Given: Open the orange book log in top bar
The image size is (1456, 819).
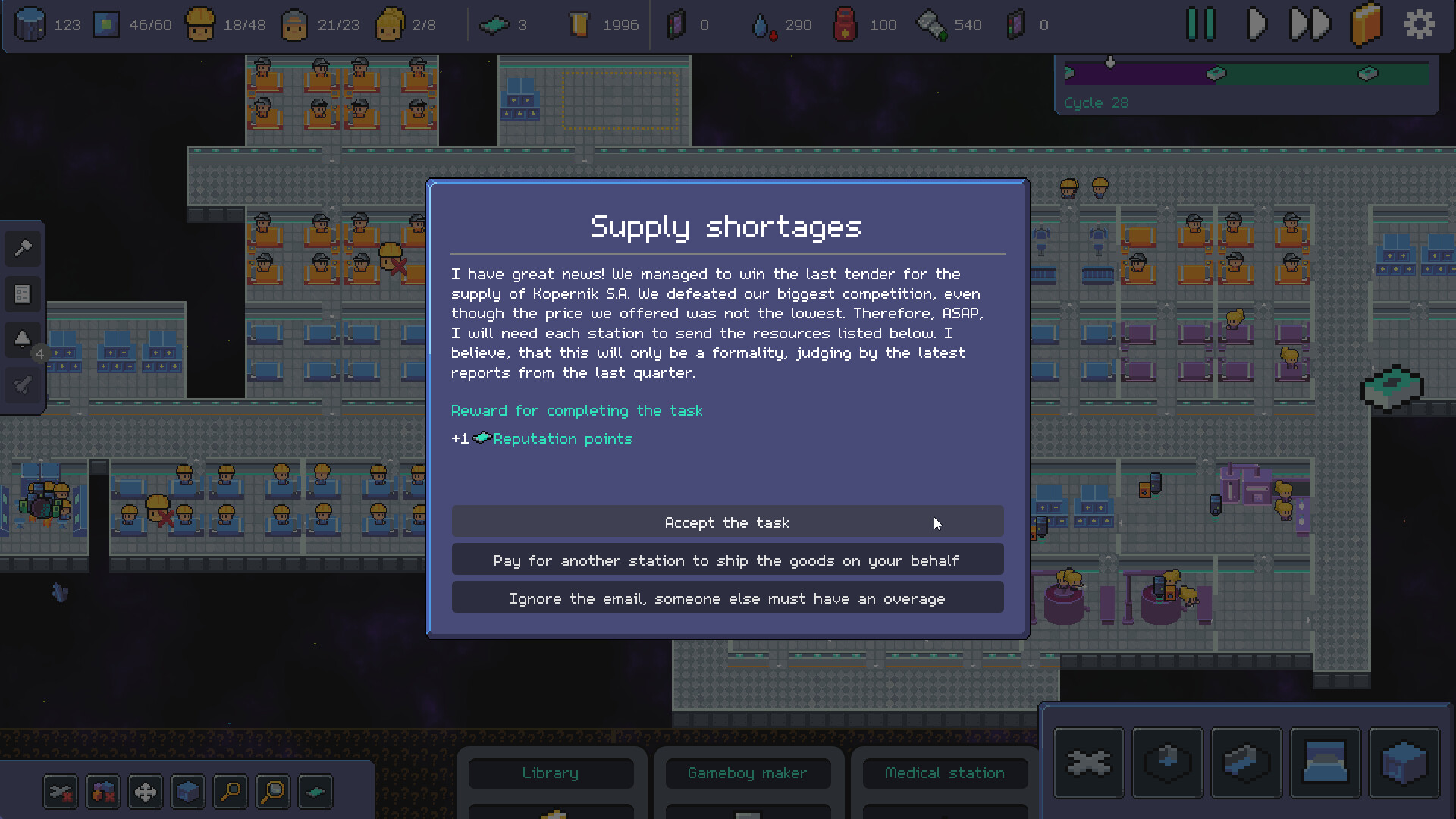Looking at the screenshot, I should click(x=1367, y=24).
